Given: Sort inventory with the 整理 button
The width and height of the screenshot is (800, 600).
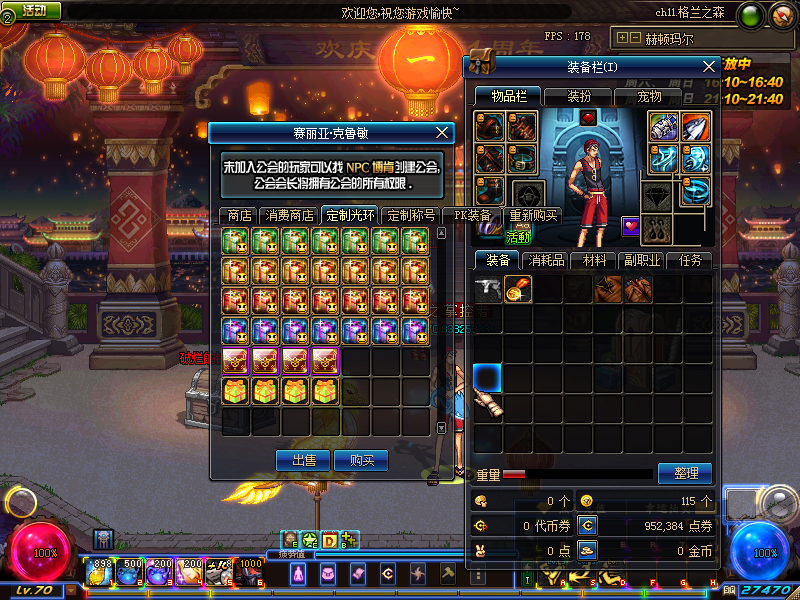Looking at the screenshot, I should click(685, 473).
